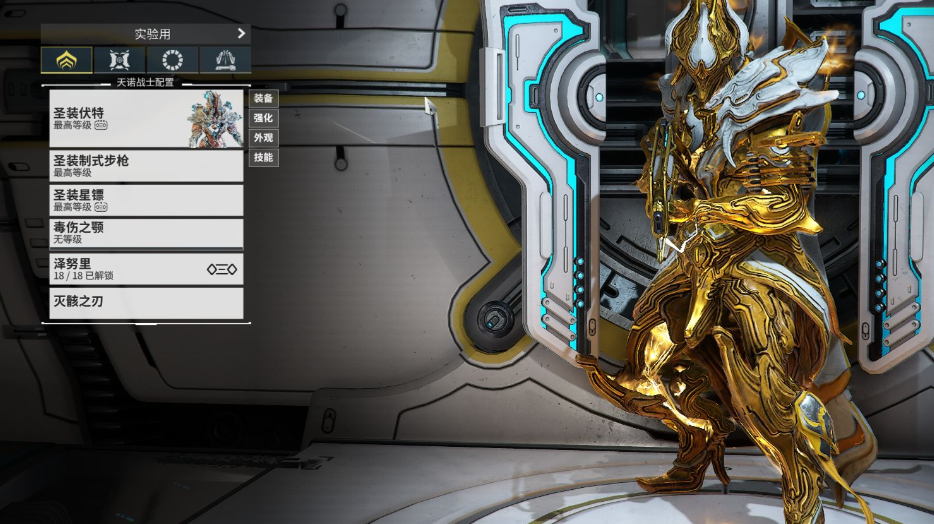Switch to the hands icon tab
This screenshot has width=934, height=524.
[x=225, y=60]
